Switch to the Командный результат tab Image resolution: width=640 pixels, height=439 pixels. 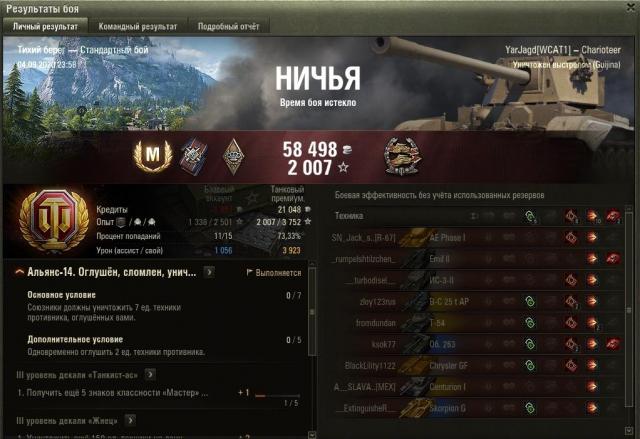click(x=138, y=26)
